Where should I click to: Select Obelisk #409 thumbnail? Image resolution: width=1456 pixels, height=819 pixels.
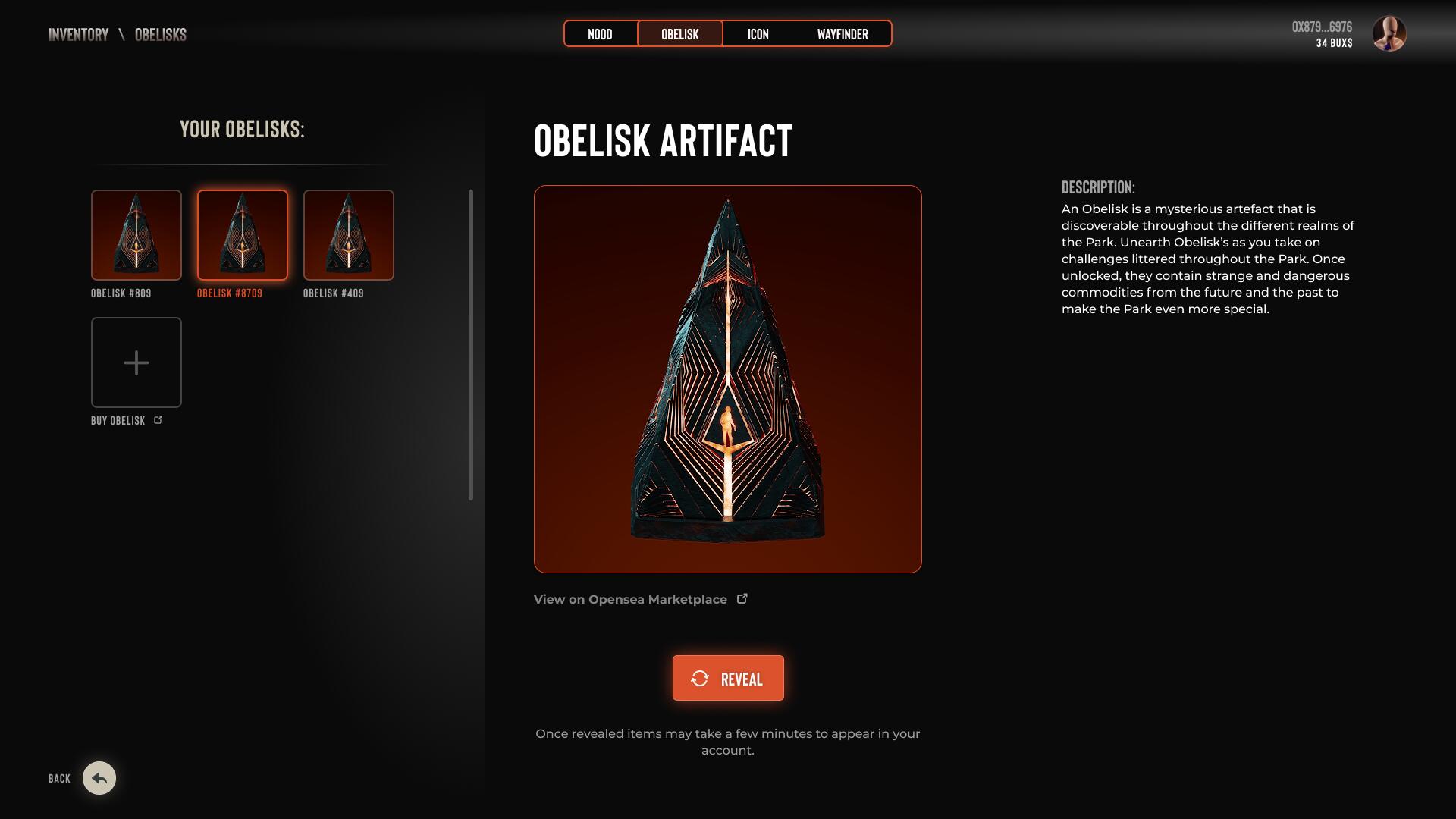[x=348, y=235]
